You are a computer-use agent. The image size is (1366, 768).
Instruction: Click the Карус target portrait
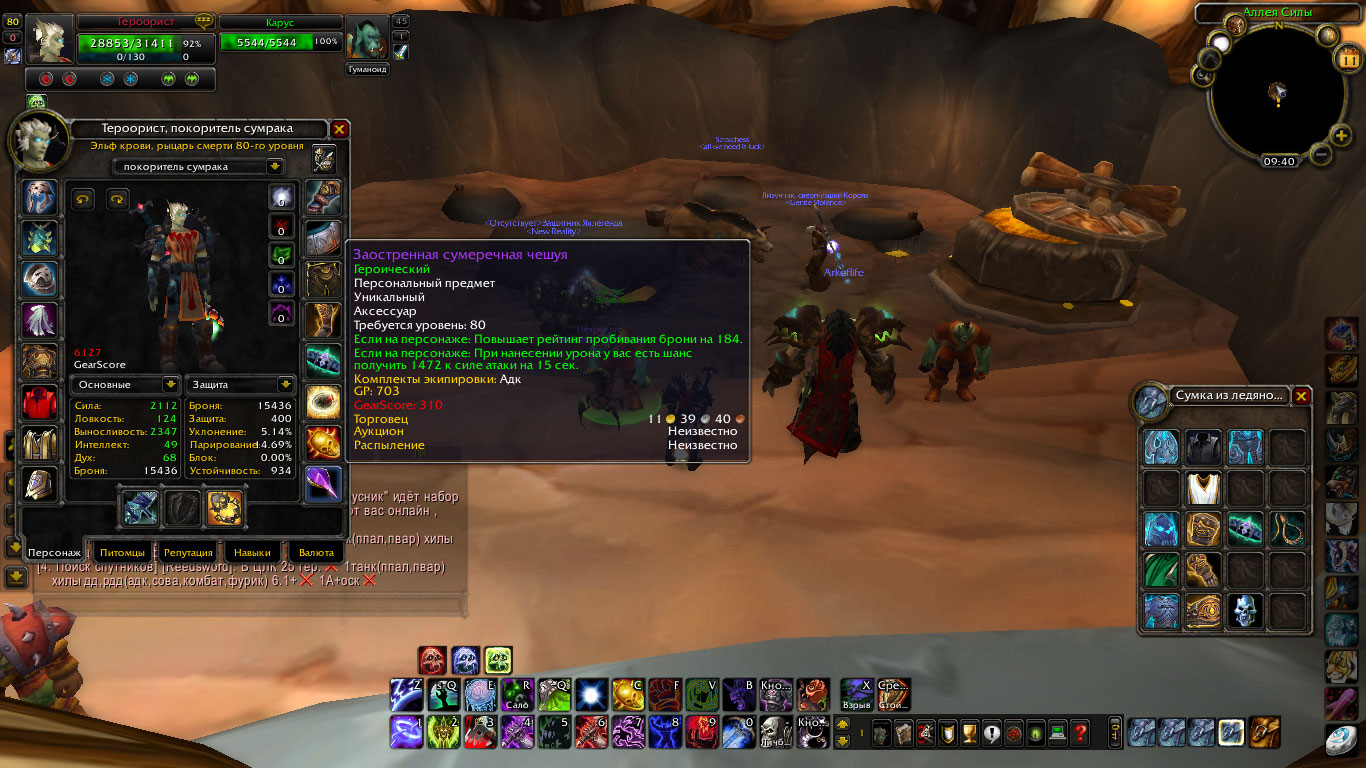tap(366, 39)
